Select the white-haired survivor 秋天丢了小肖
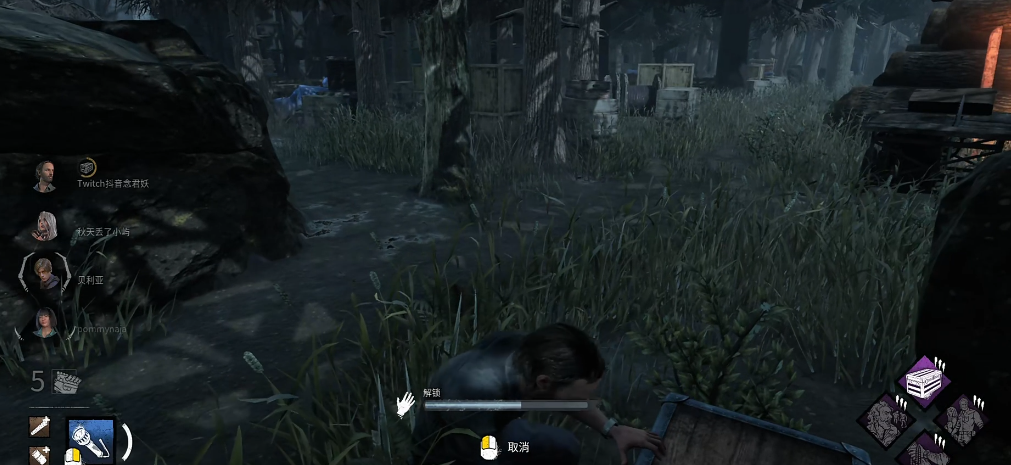The width and height of the screenshot is (1011, 465). pos(45,225)
